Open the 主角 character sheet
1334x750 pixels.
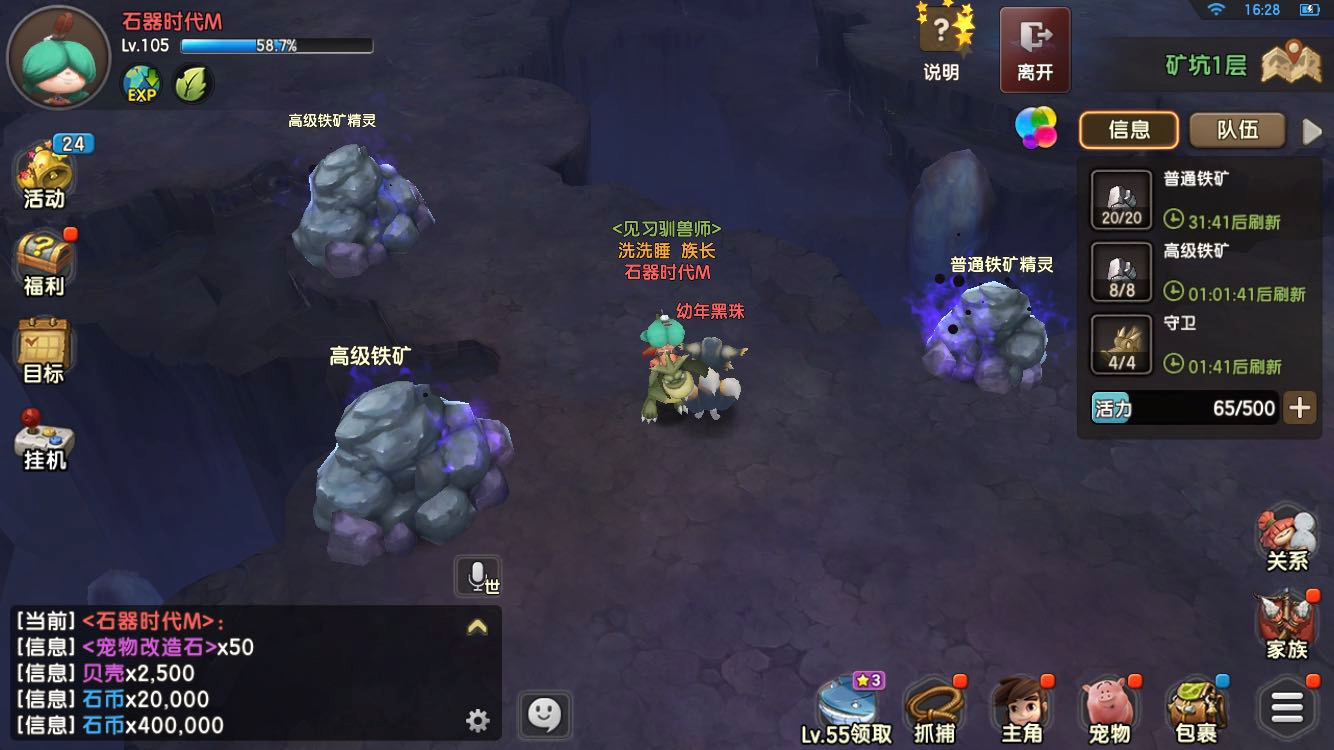1021,709
